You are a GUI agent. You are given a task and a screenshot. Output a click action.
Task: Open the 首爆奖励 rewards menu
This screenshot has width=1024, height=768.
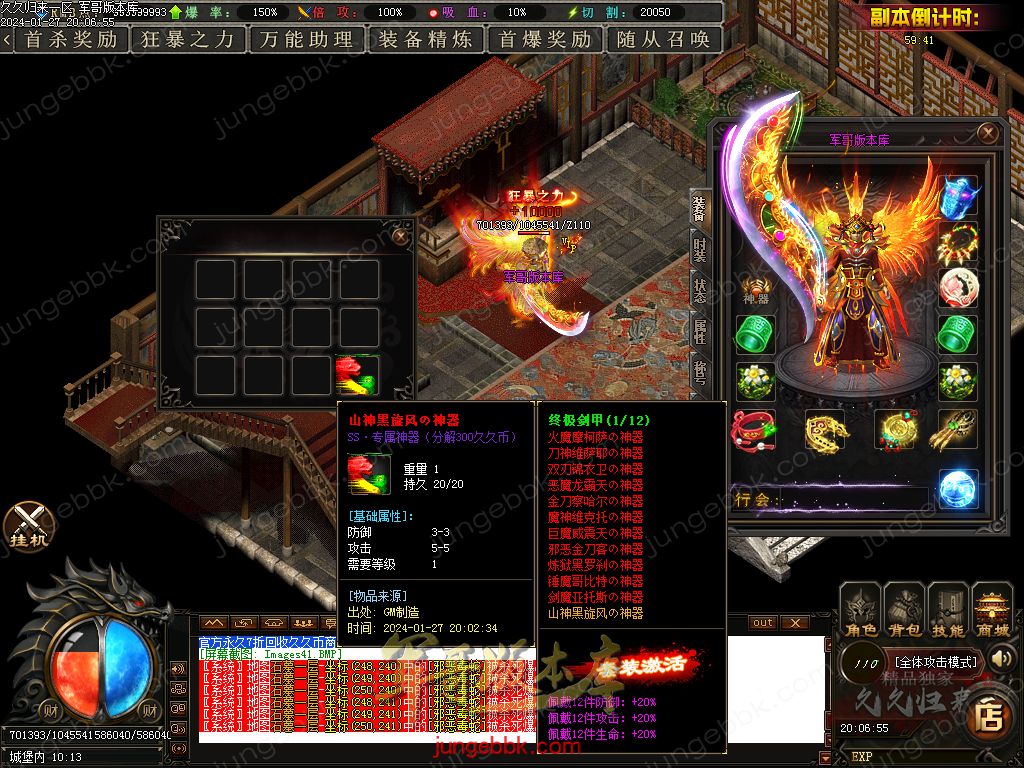pyautogui.click(x=545, y=39)
